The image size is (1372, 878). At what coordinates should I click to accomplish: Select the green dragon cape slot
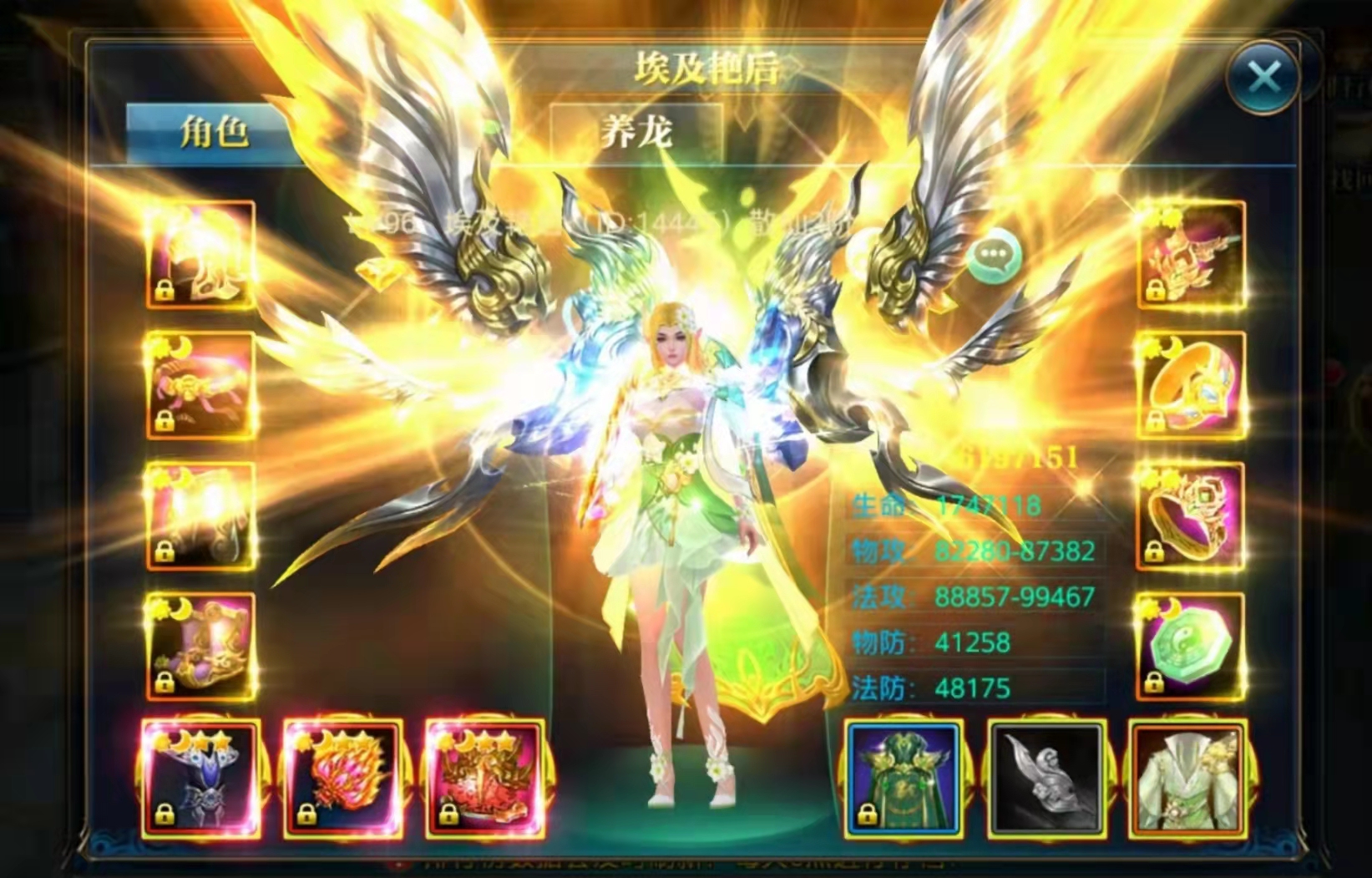(903, 779)
